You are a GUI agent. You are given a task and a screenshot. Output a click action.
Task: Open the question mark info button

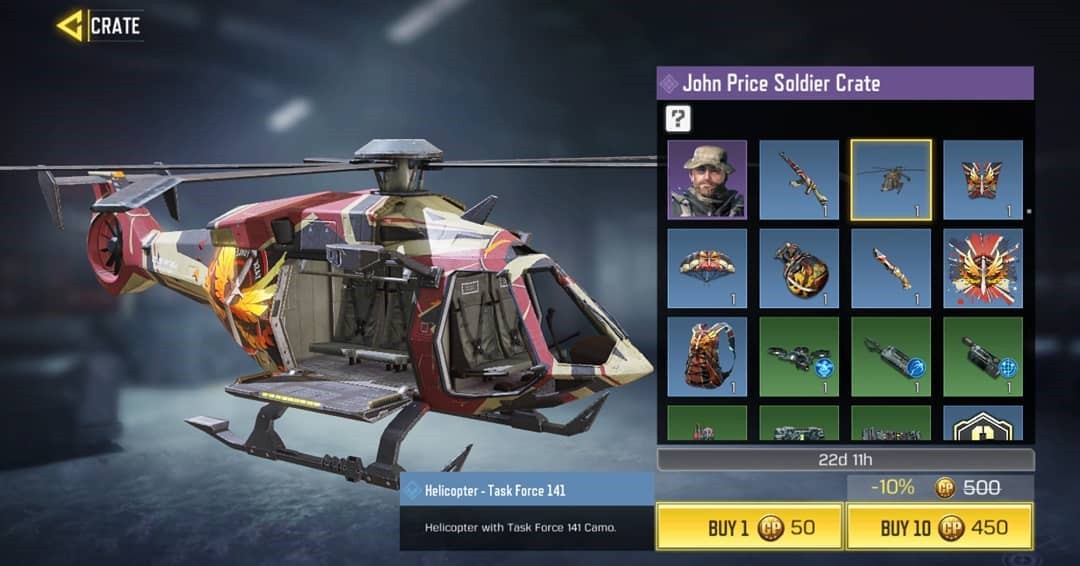tap(679, 119)
